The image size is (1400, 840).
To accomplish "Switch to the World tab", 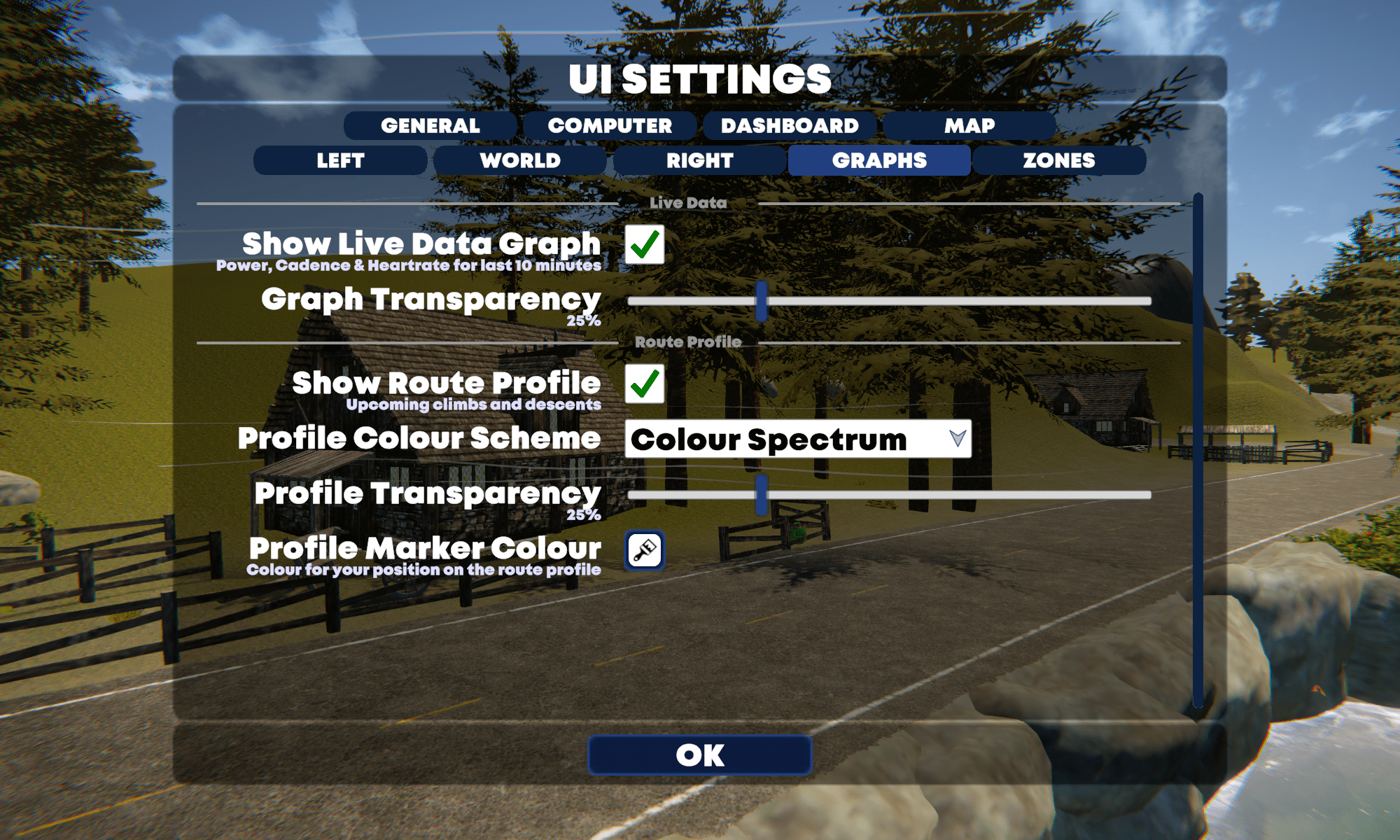I will pos(520,160).
